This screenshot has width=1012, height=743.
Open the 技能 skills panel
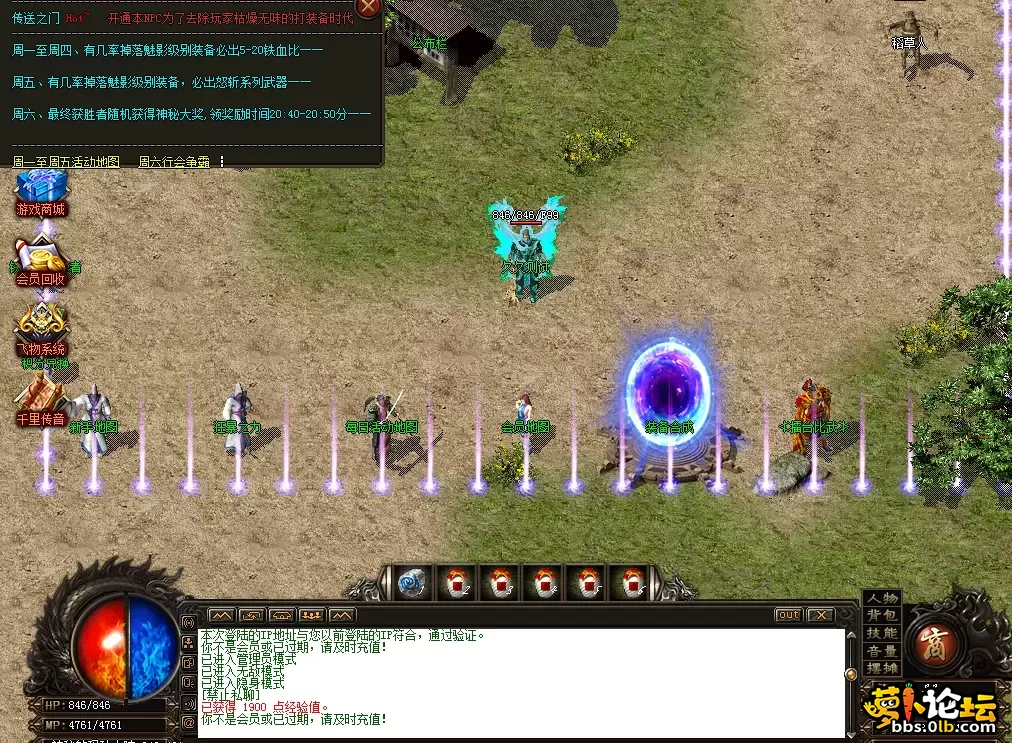pyautogui.click(x=882, y=633)
